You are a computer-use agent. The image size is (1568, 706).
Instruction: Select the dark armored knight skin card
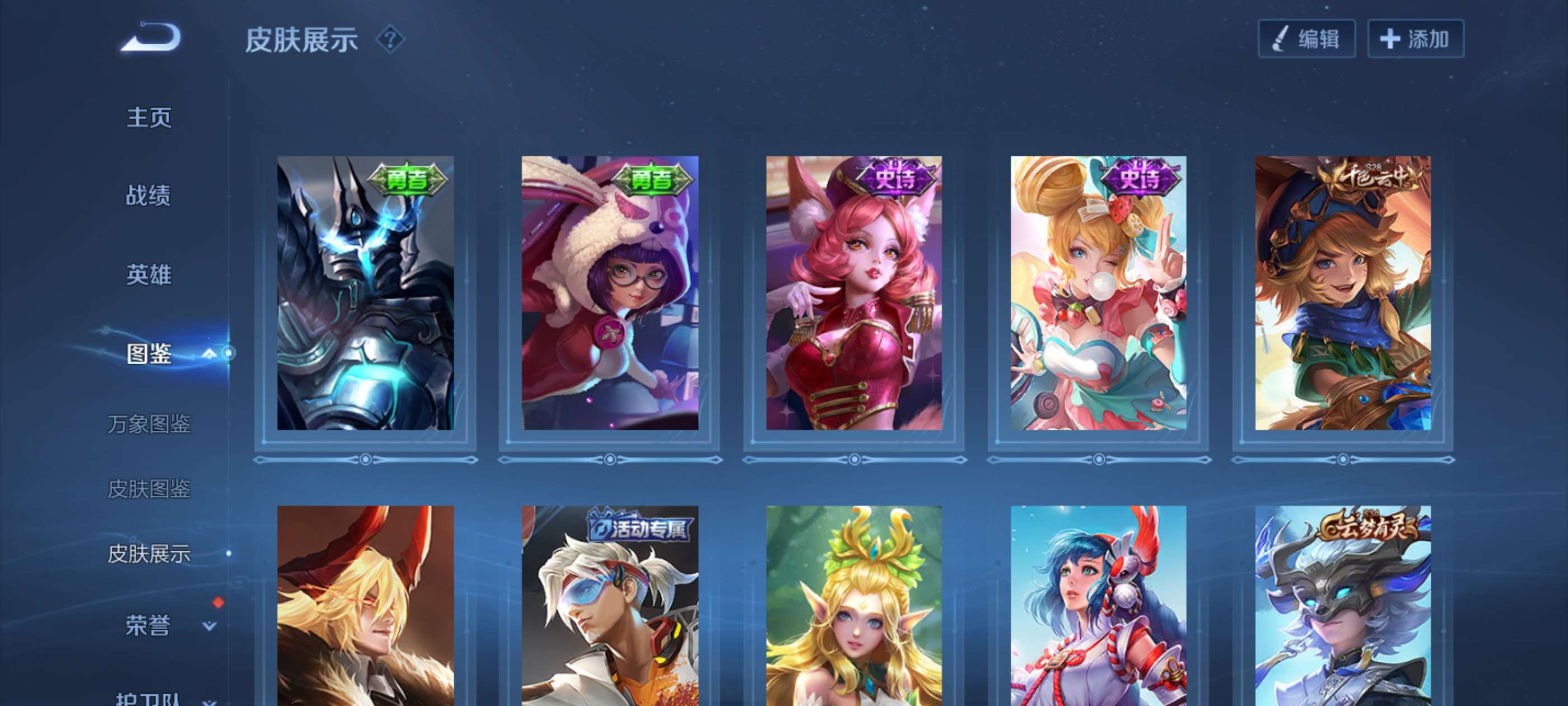tap(365, 293)
